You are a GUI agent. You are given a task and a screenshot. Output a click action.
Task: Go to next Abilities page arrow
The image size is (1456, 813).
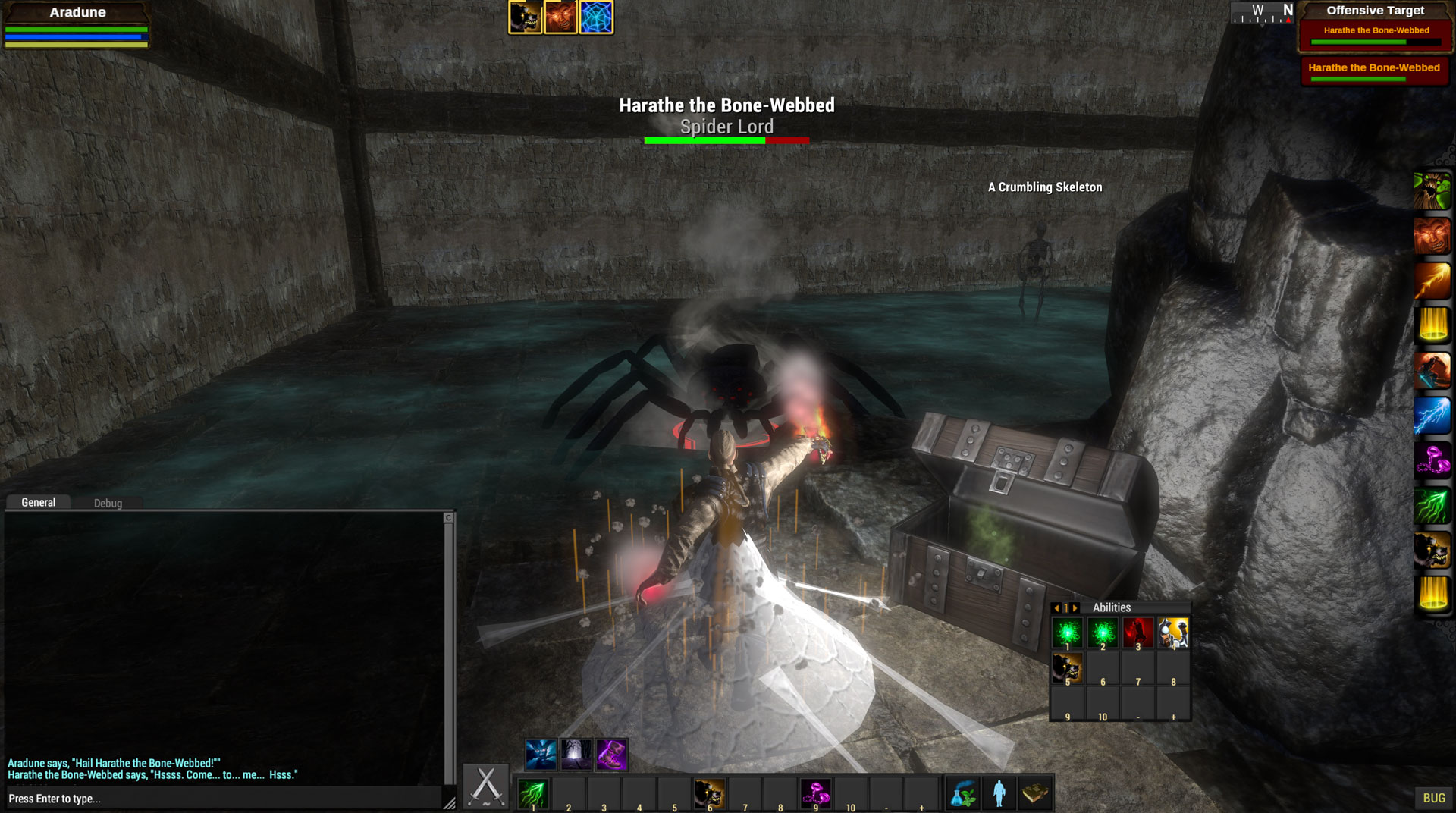tap(1075, 608)
